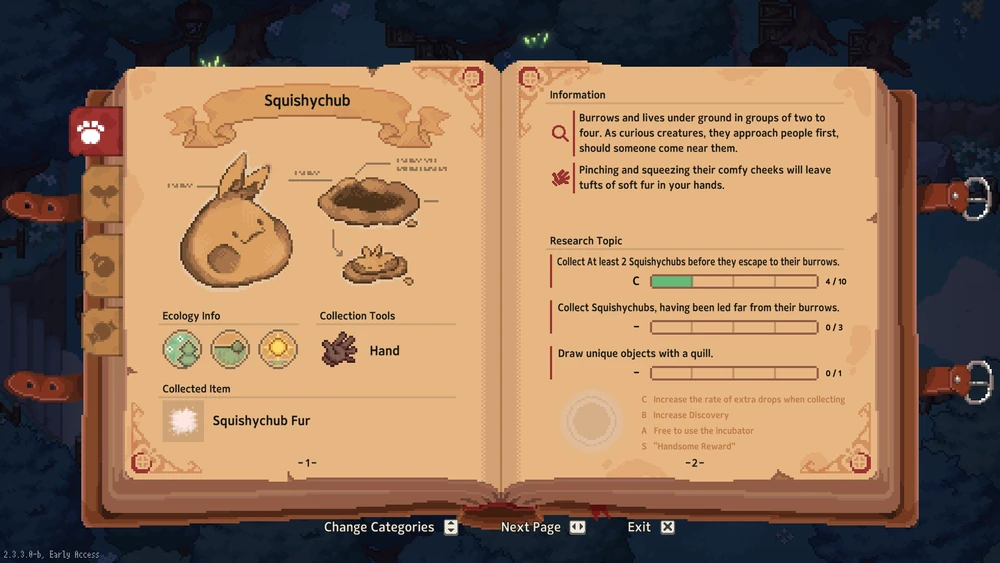Select the paw print creatures tab
The image size is (1000, 563).
[95, 131]
